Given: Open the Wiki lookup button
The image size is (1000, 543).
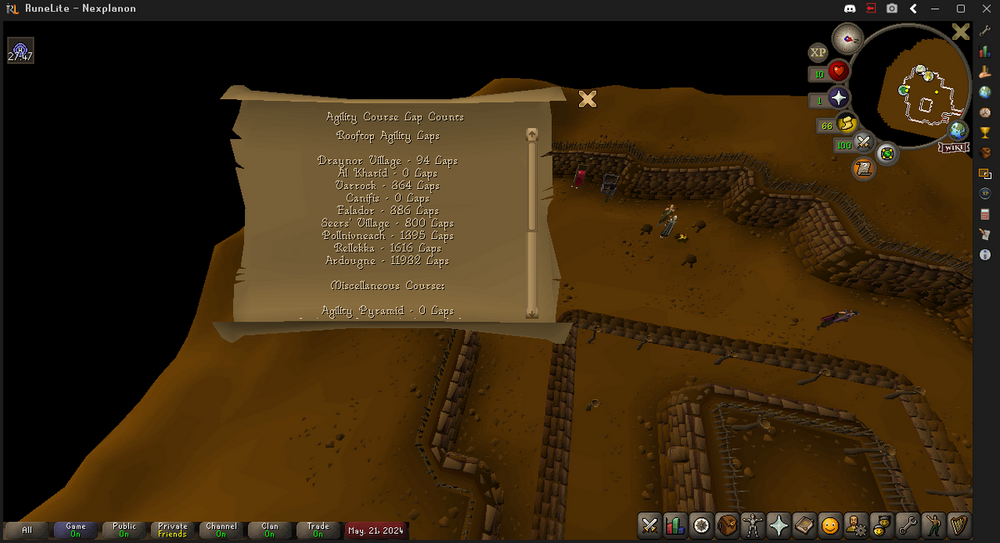Looking at the screenshot, I should tap(957, 147).
